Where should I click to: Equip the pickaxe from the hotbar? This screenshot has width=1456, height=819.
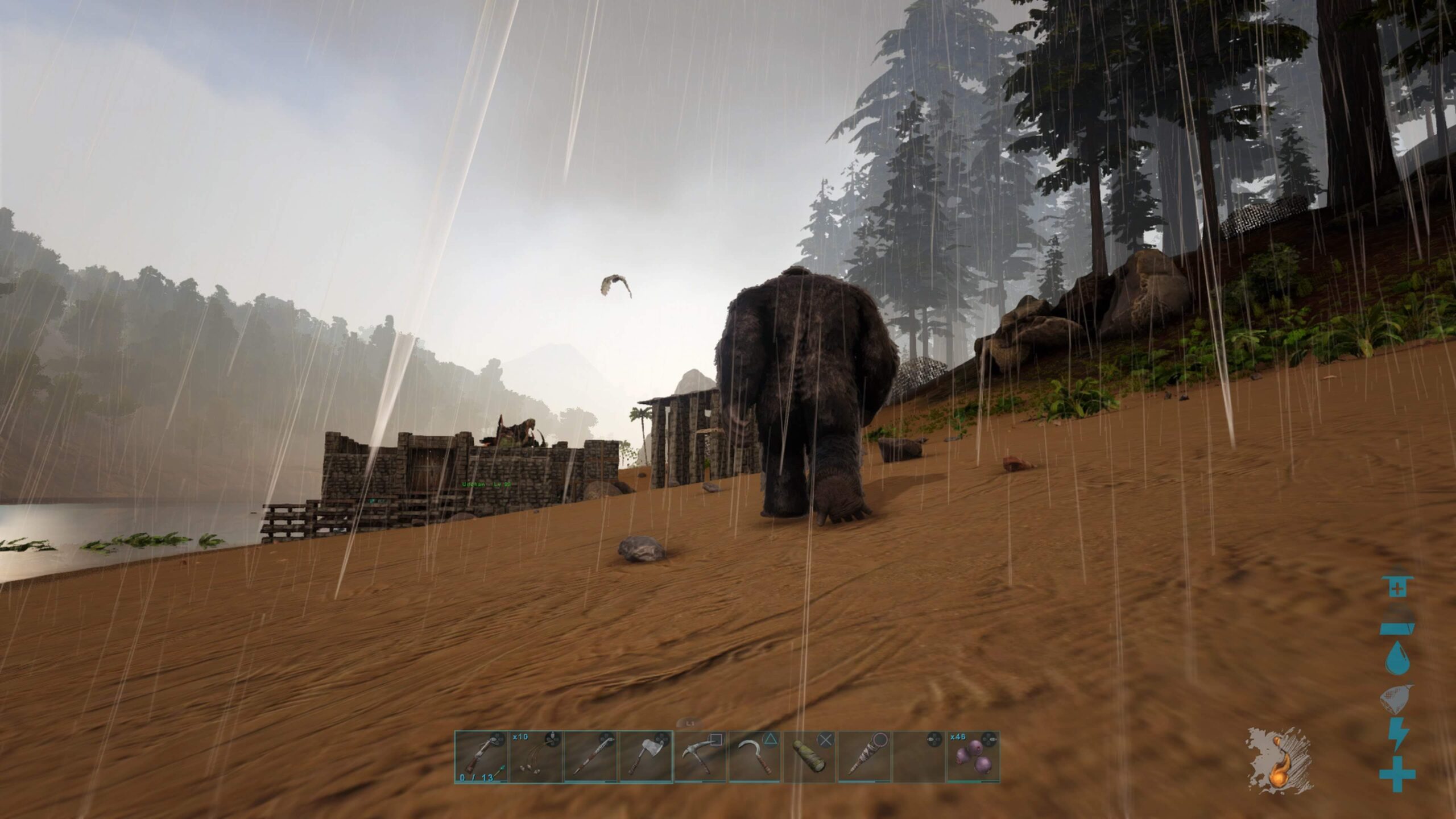[x=700, y=756]
